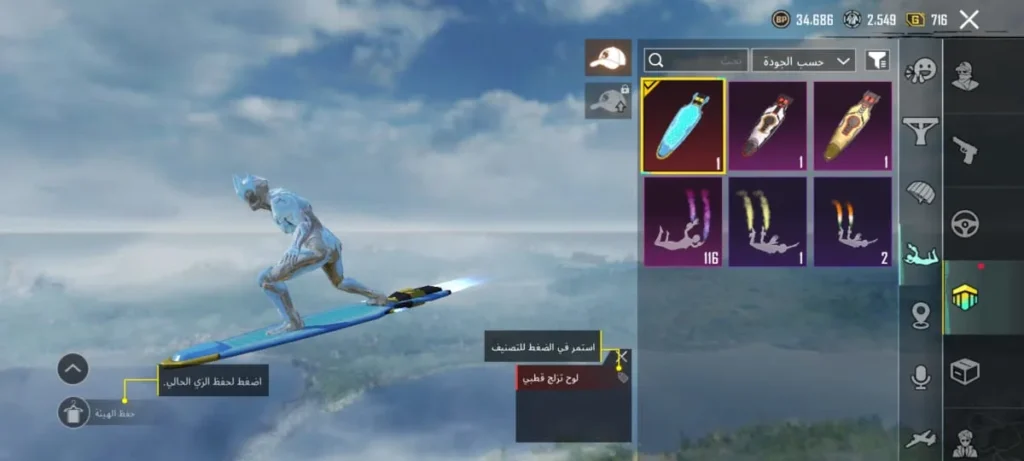1024x461 pixels.
Task: Switch to the steering wheel vehicles tab
Action: (x=965, y=224)
